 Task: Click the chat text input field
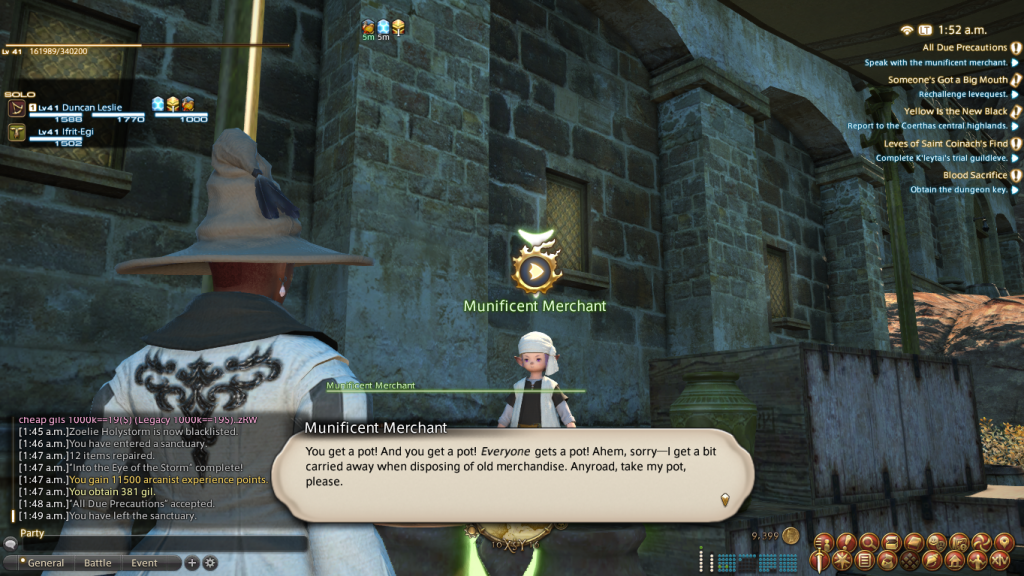point(160,544)
